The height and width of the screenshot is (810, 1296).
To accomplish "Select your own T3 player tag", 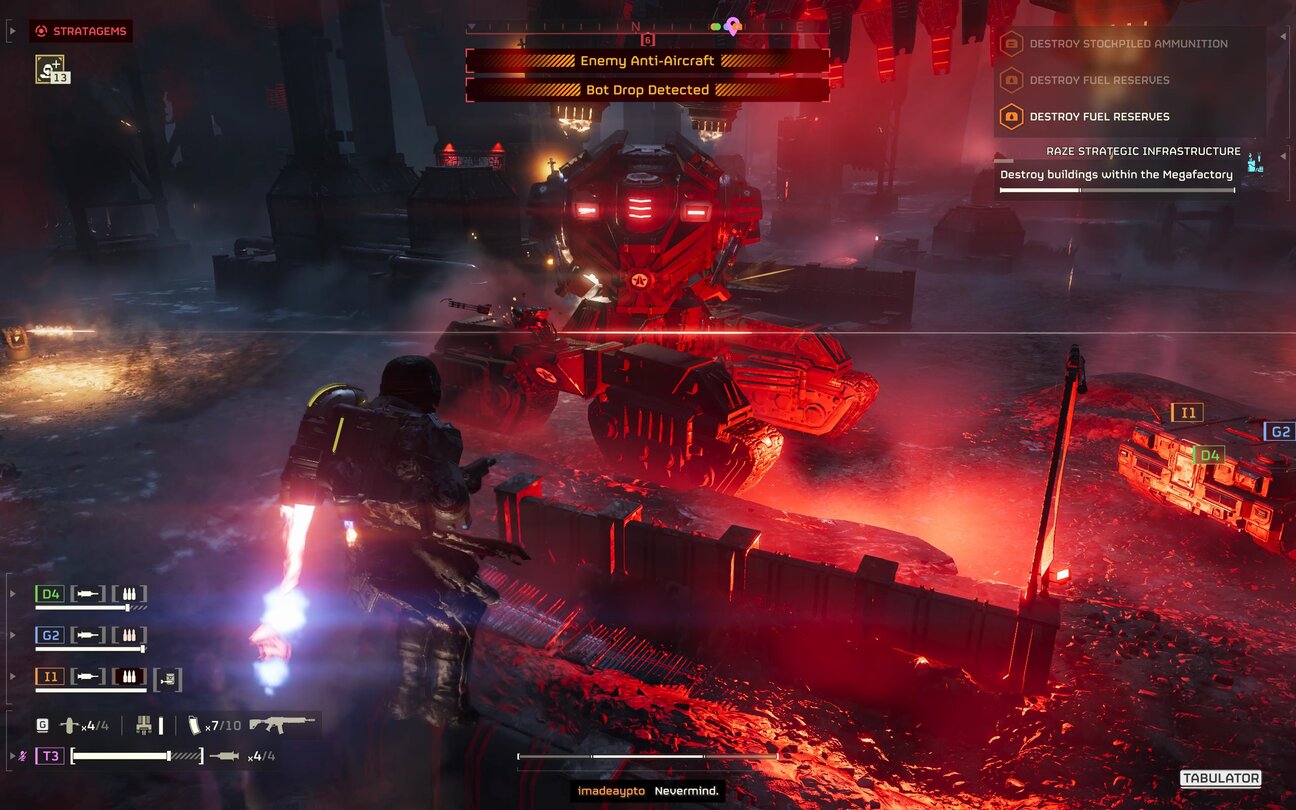I will (x=50, y=756).
